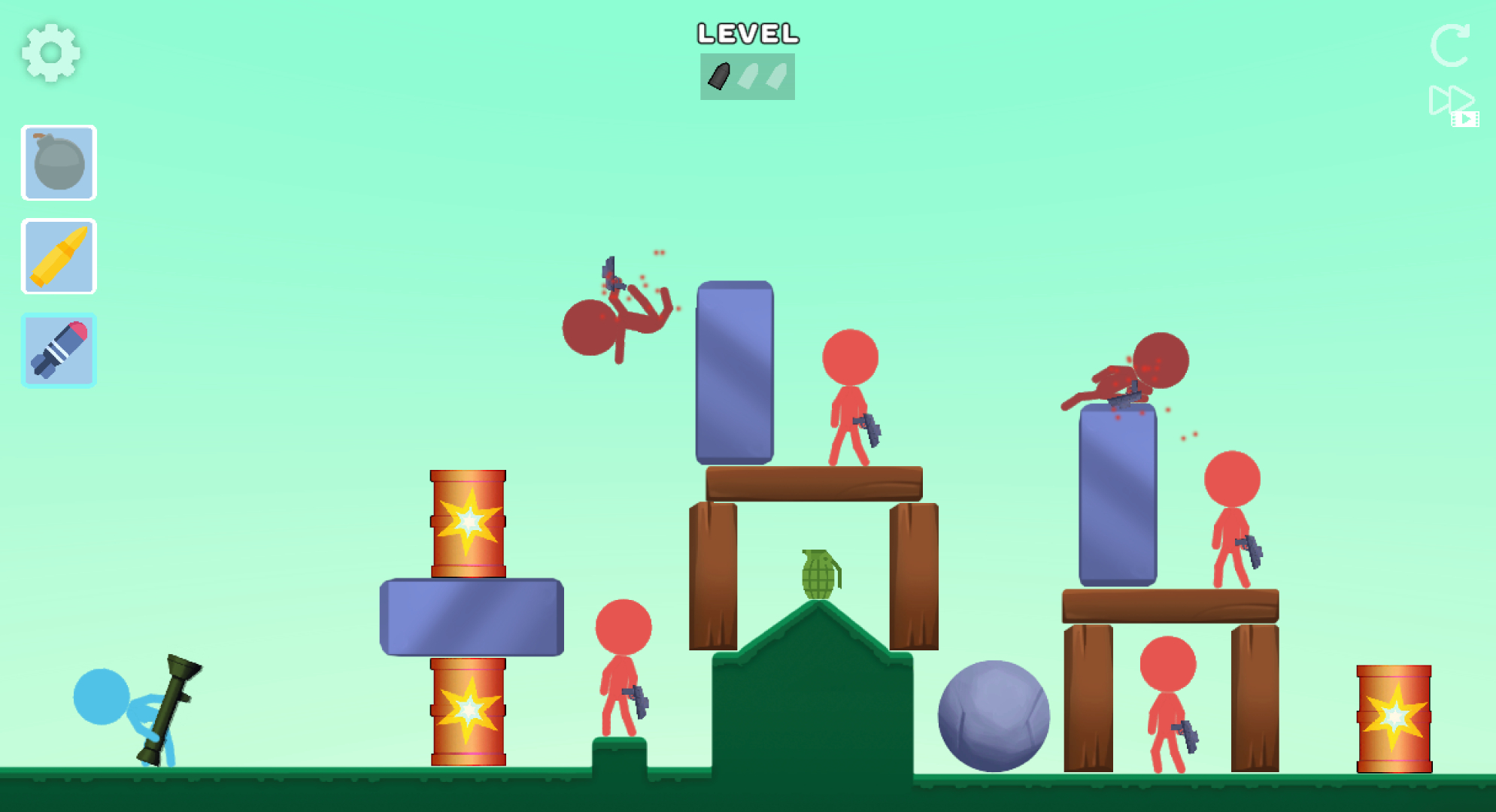
Task: Switch the active ammo back to bullets
Action: click(59, 256)
